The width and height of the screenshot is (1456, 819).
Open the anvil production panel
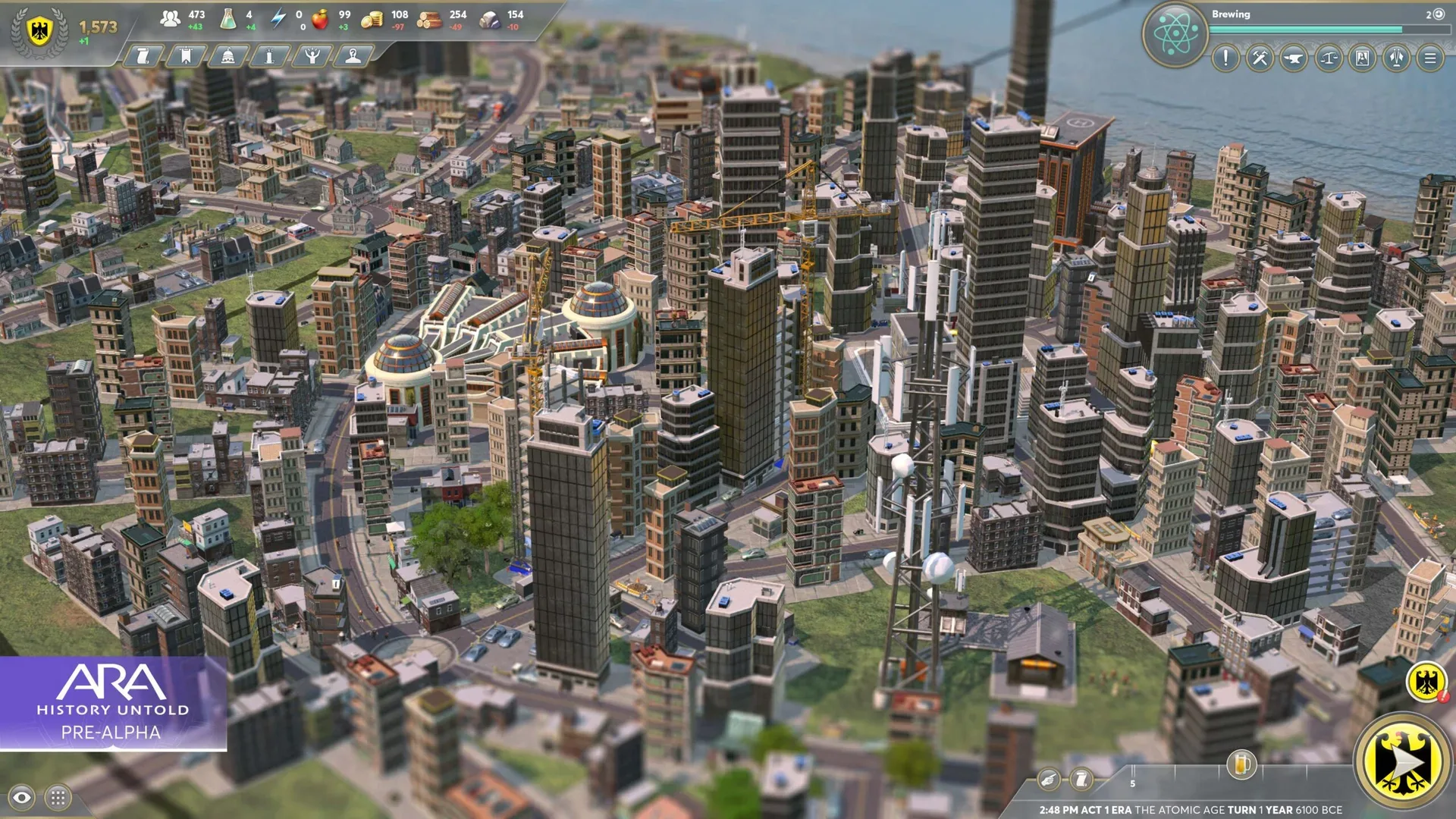coord(1292,58)
